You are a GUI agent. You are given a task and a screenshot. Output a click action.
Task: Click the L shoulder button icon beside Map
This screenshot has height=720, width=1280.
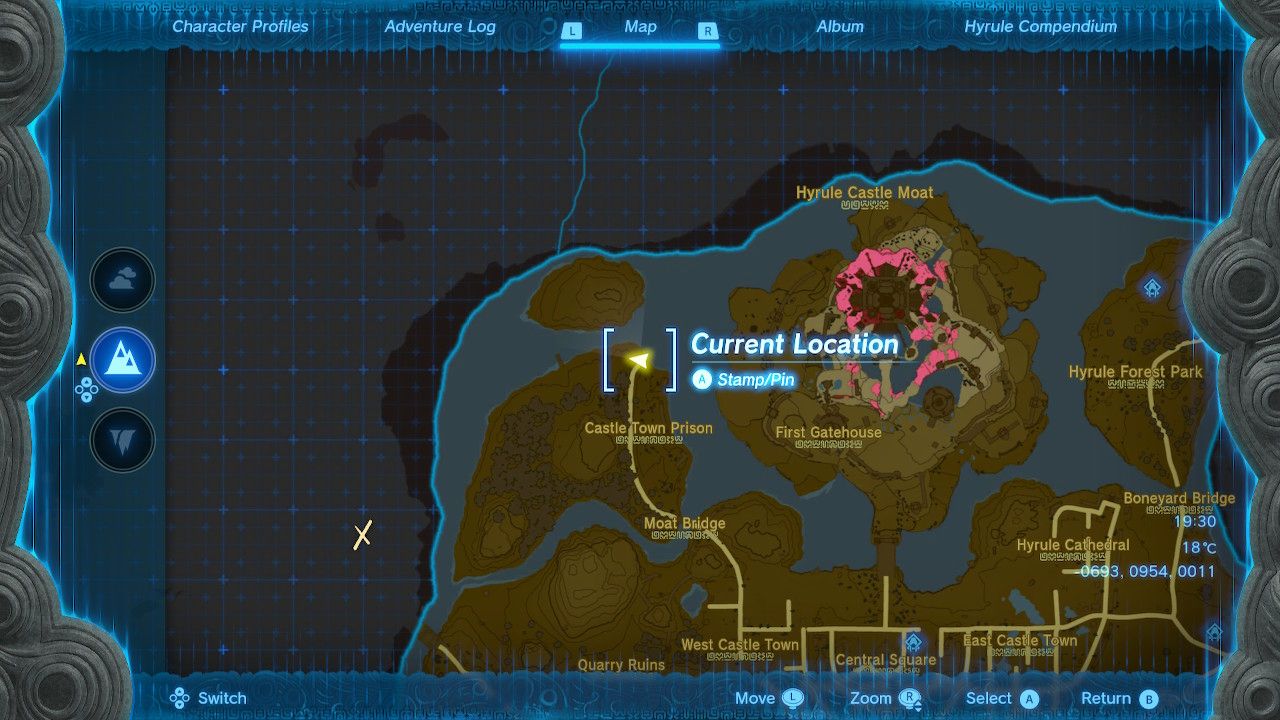[572, 31]
